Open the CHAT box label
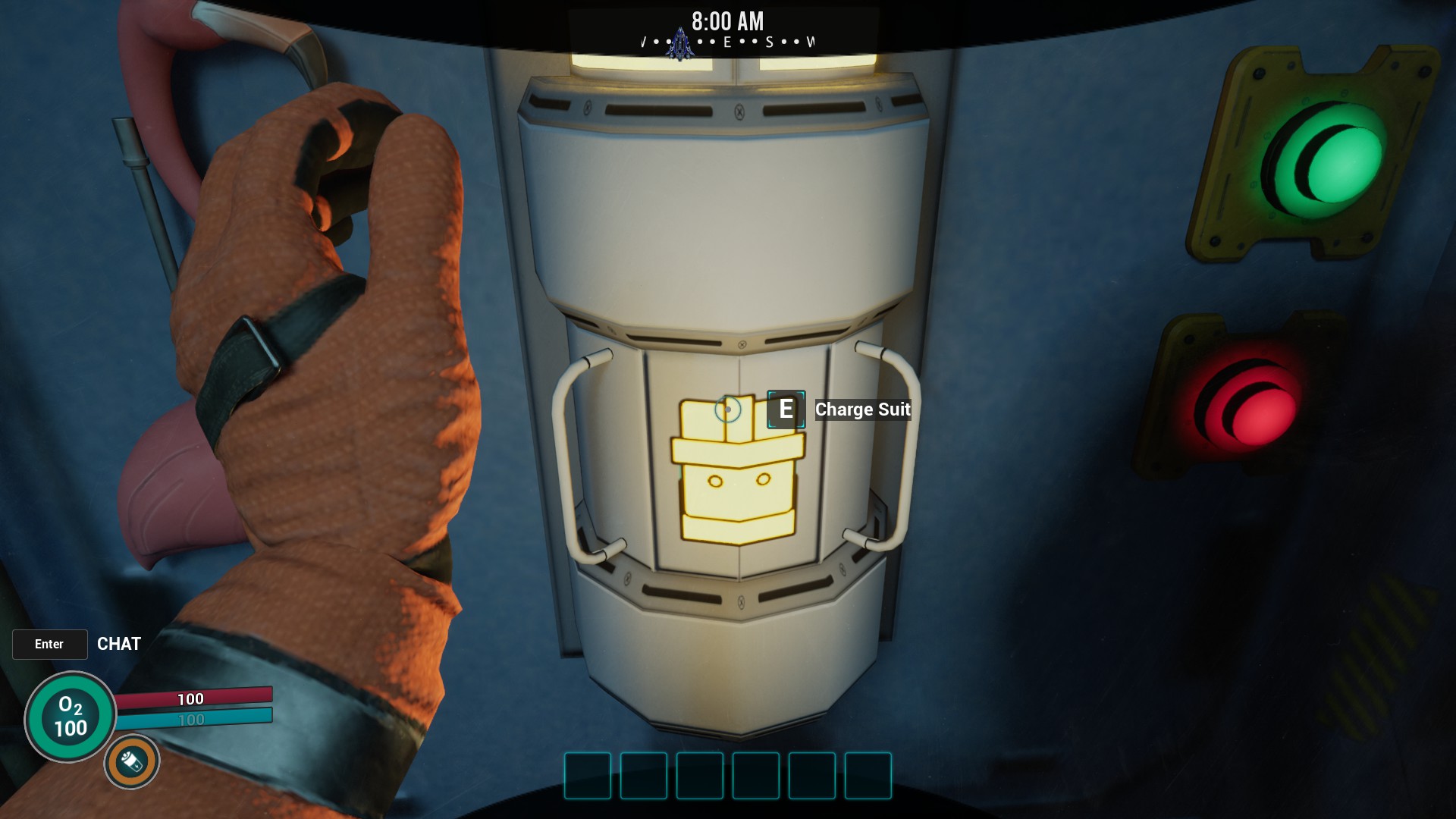Image resolution: width=1456 pixels, height=819 pixels. (119, 644)
